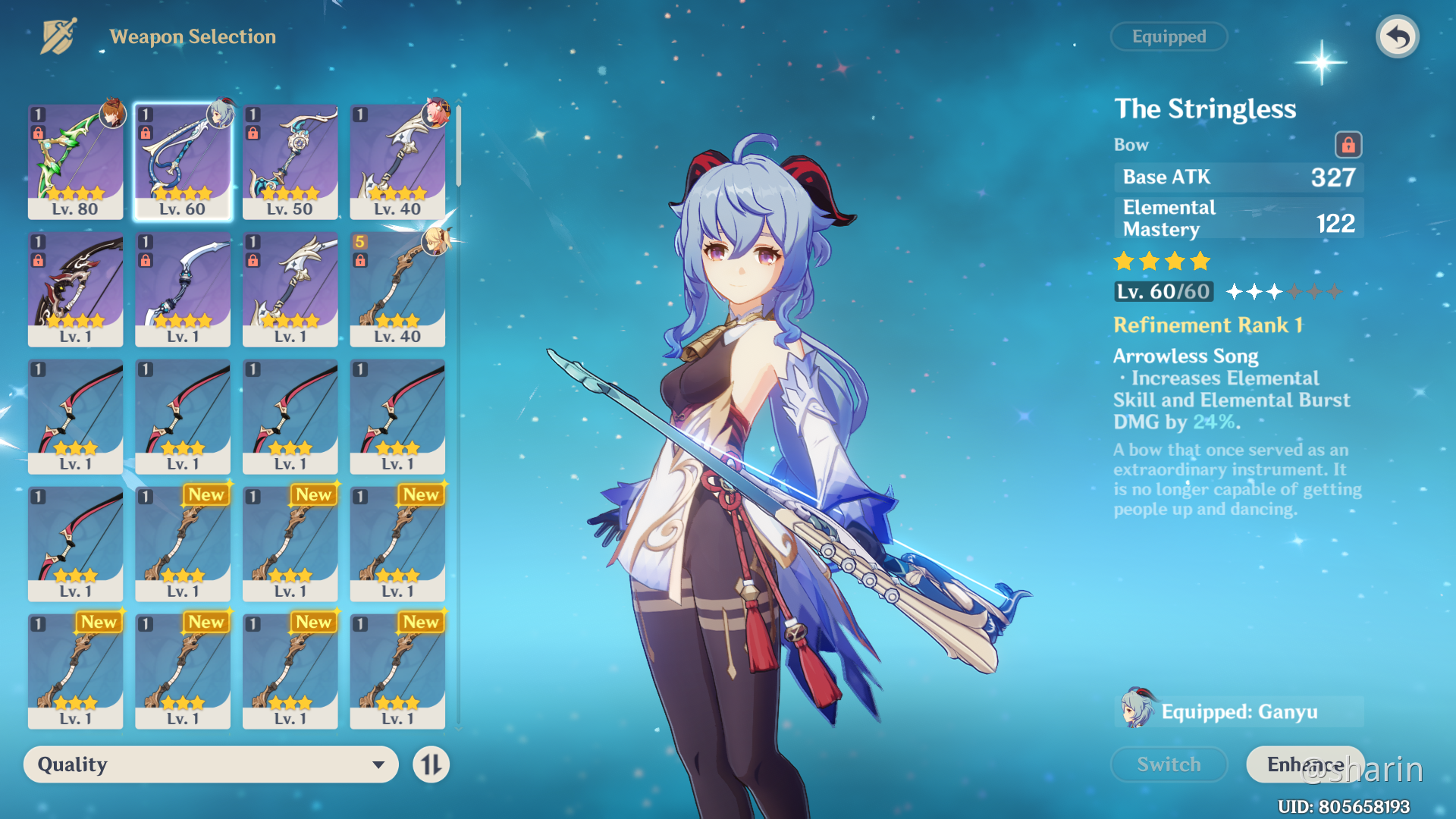
Task: Toggle the weapon lock icon
Action: tap(1348, 144)
